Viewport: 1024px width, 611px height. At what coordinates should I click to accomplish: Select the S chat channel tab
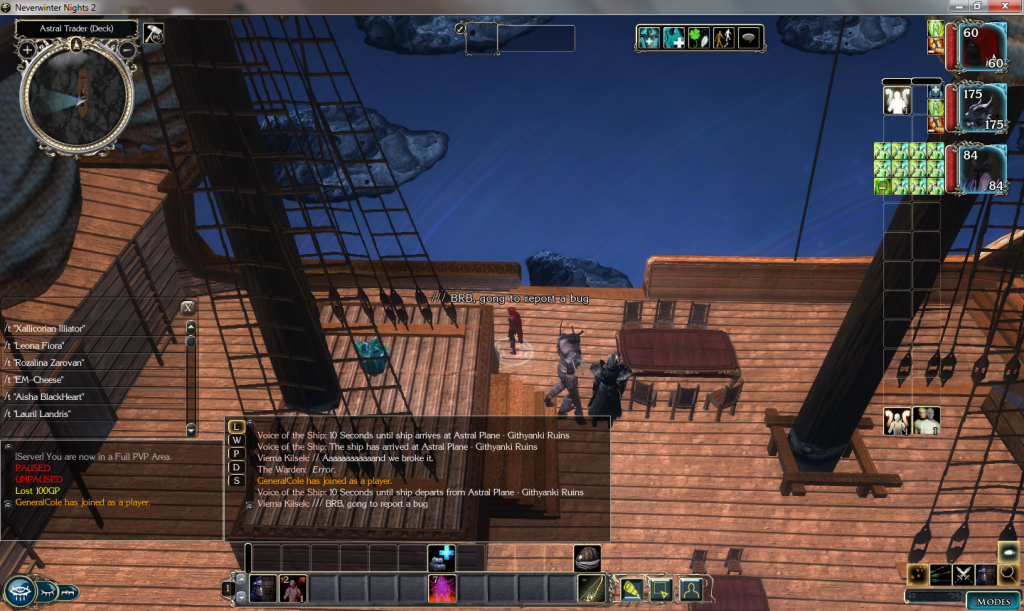point(237,480)
